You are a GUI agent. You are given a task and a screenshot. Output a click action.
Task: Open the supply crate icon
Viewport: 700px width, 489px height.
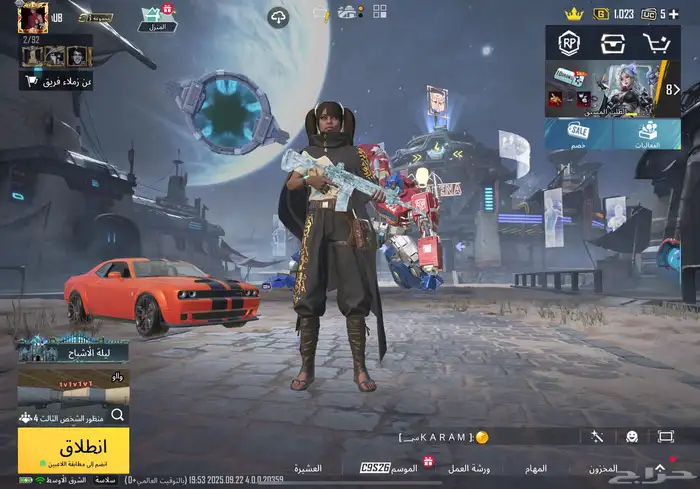coord(612,43)
